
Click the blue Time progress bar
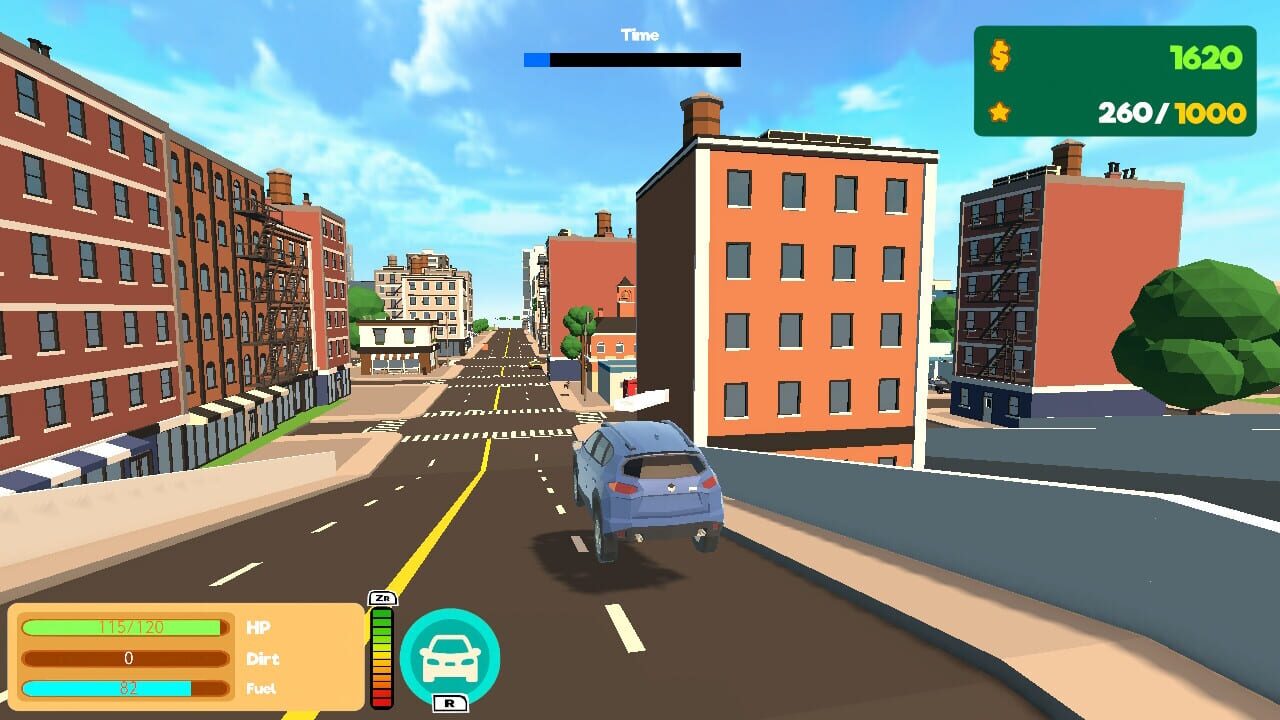(x=535, y=58)
